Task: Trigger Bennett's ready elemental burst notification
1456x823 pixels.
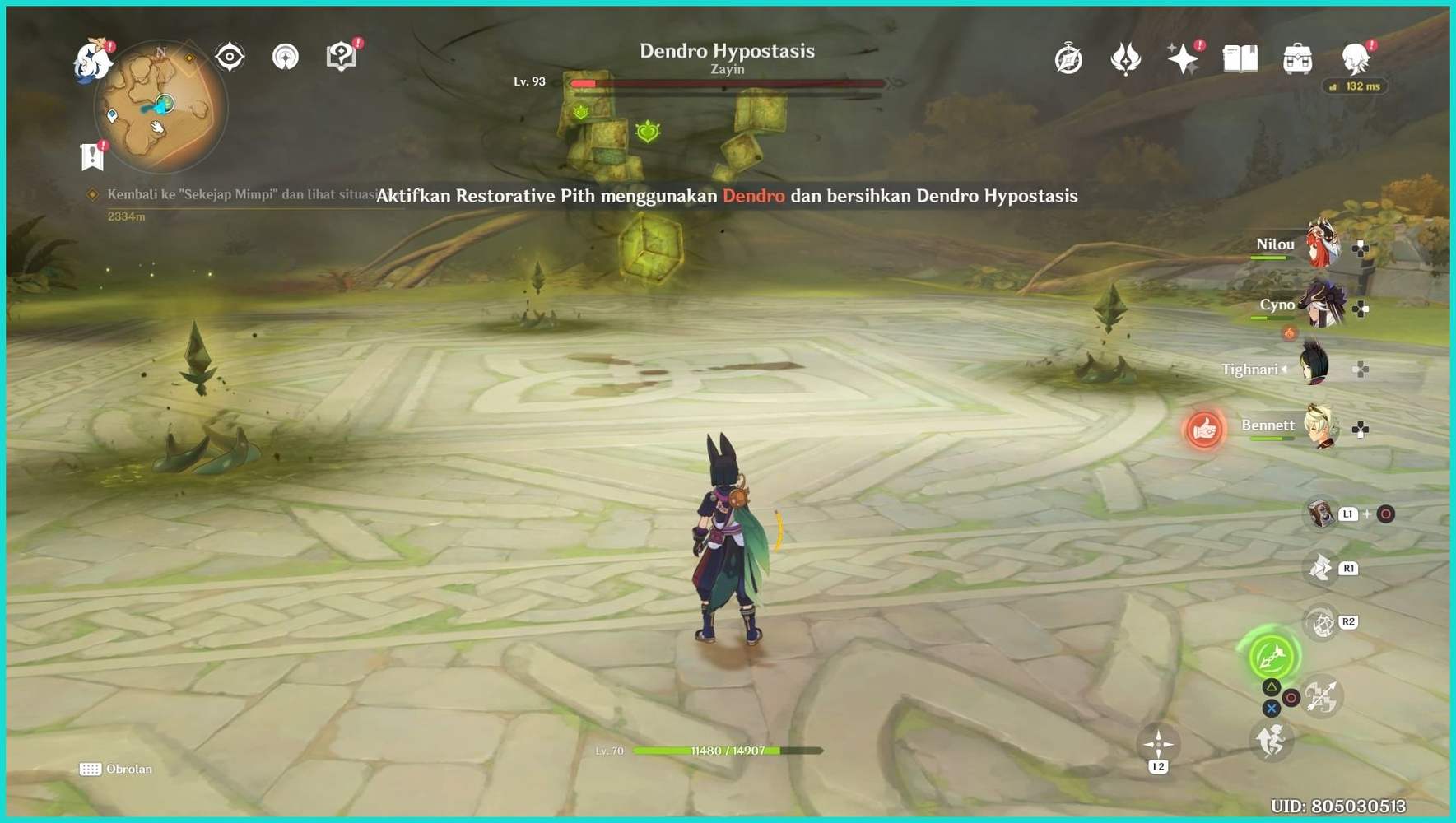Action: tap(1205, 429)
